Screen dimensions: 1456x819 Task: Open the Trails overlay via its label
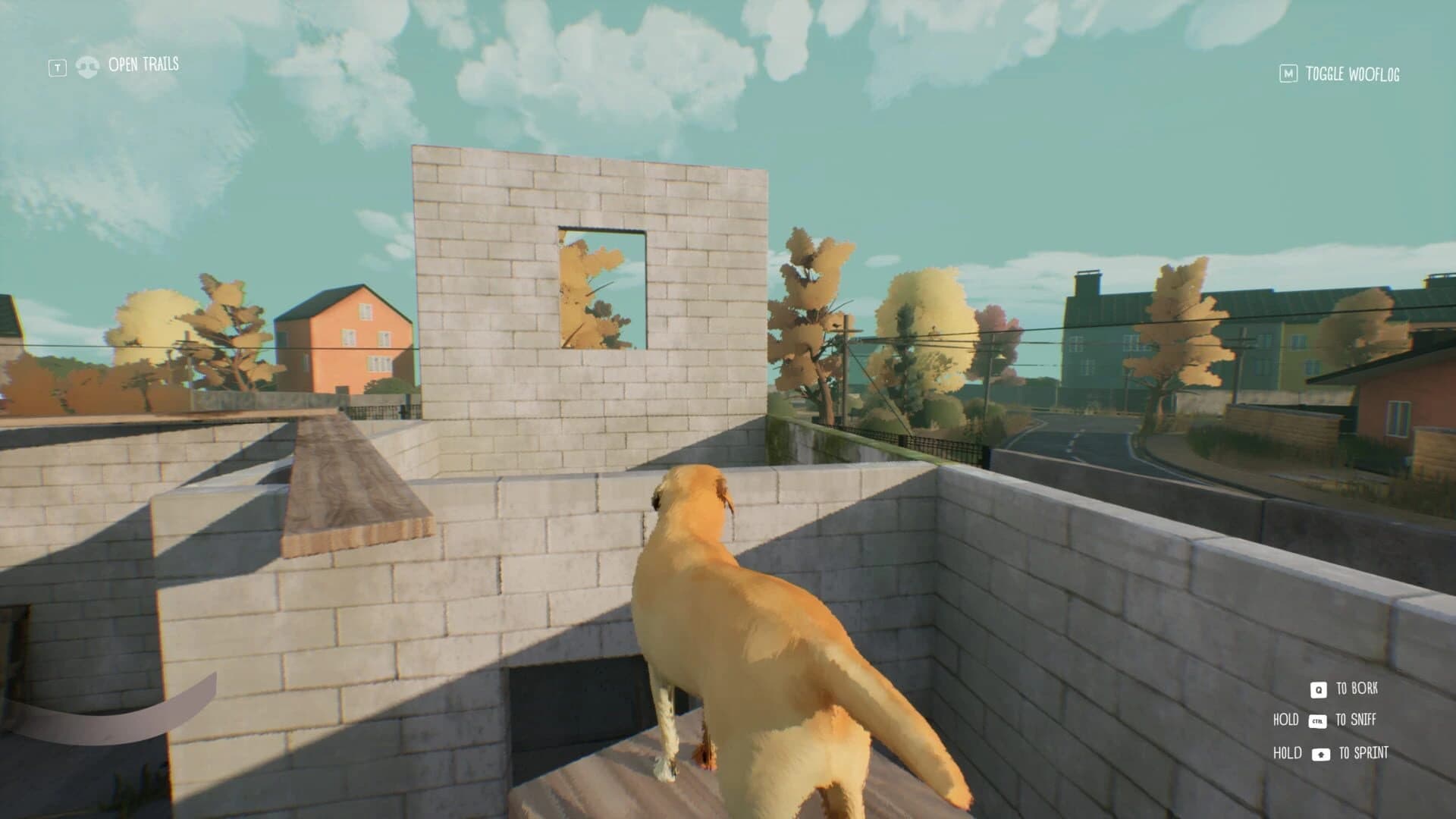pyautogui.click(x=143, y=64)
